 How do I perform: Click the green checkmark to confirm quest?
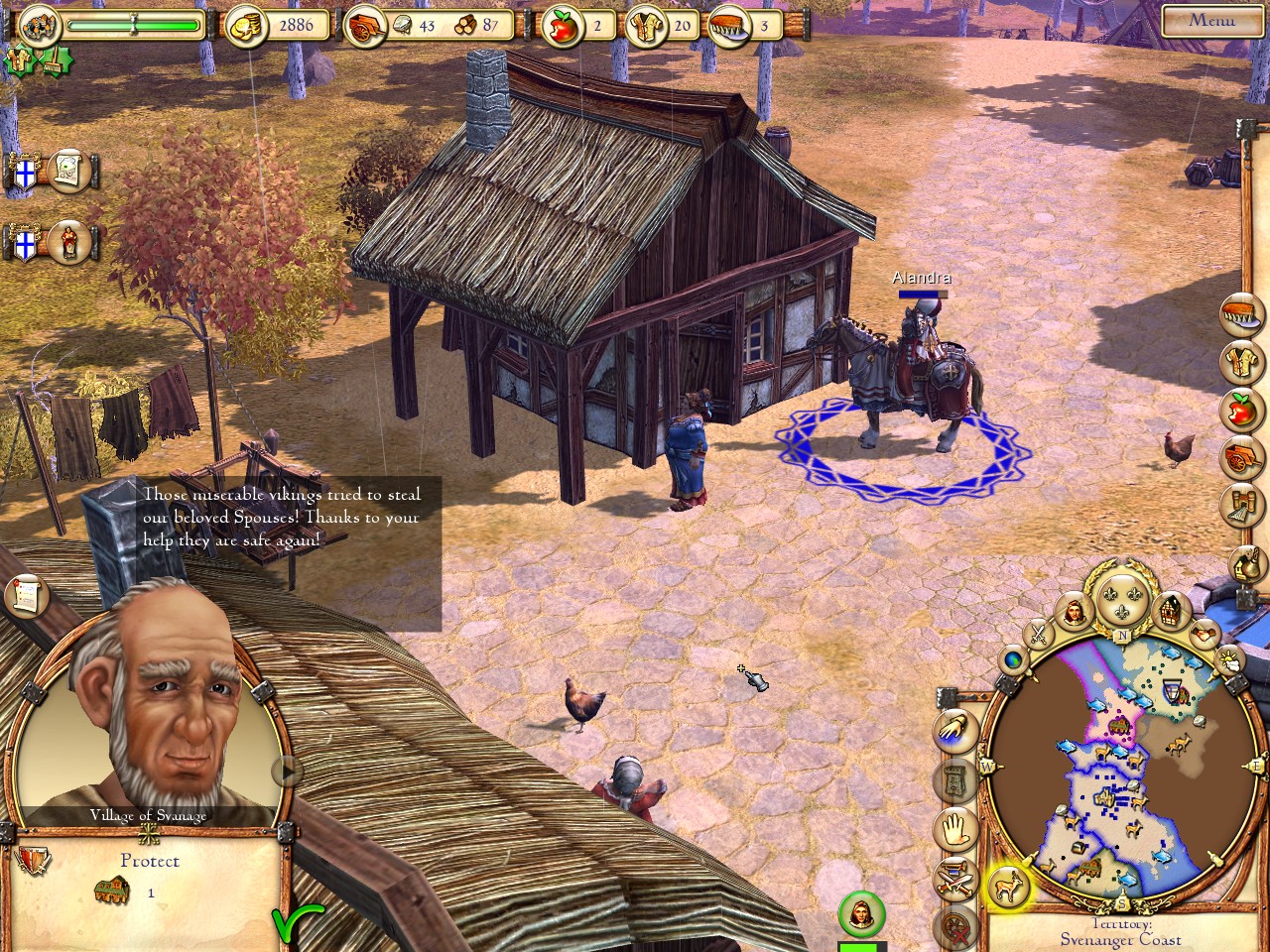(296, 922)
